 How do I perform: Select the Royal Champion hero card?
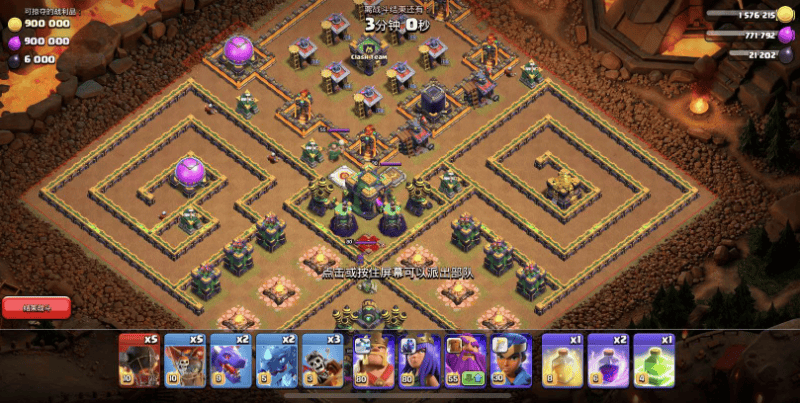pos(511,359)
